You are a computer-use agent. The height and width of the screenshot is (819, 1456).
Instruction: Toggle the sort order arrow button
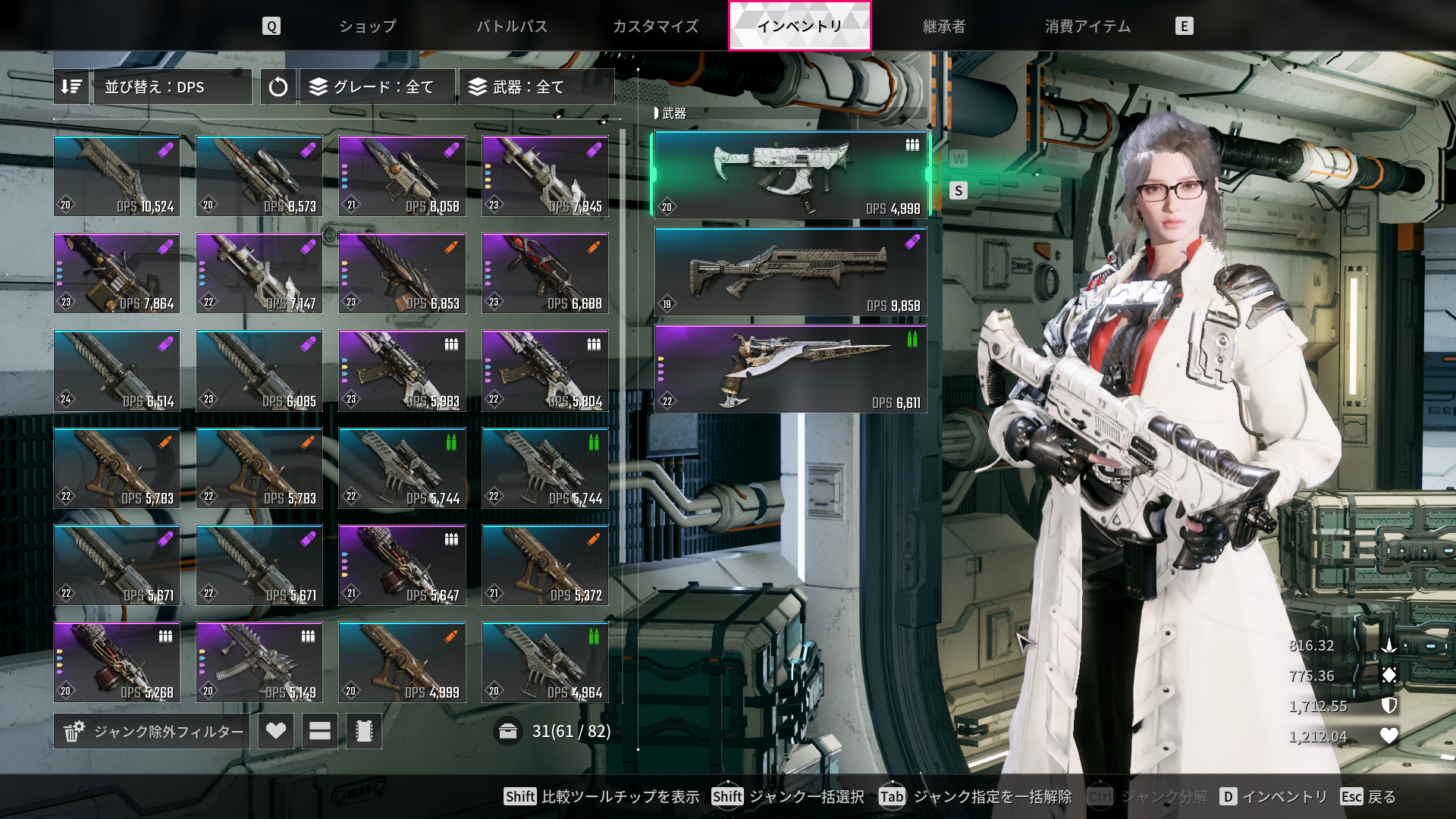[71, 87]
